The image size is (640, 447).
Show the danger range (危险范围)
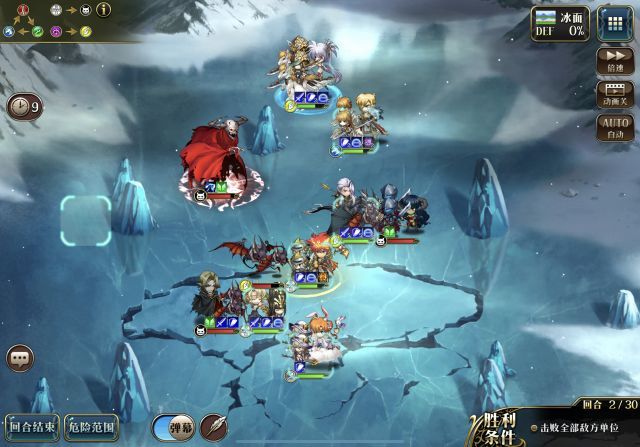pyautogui.click(x=92, y=427)
